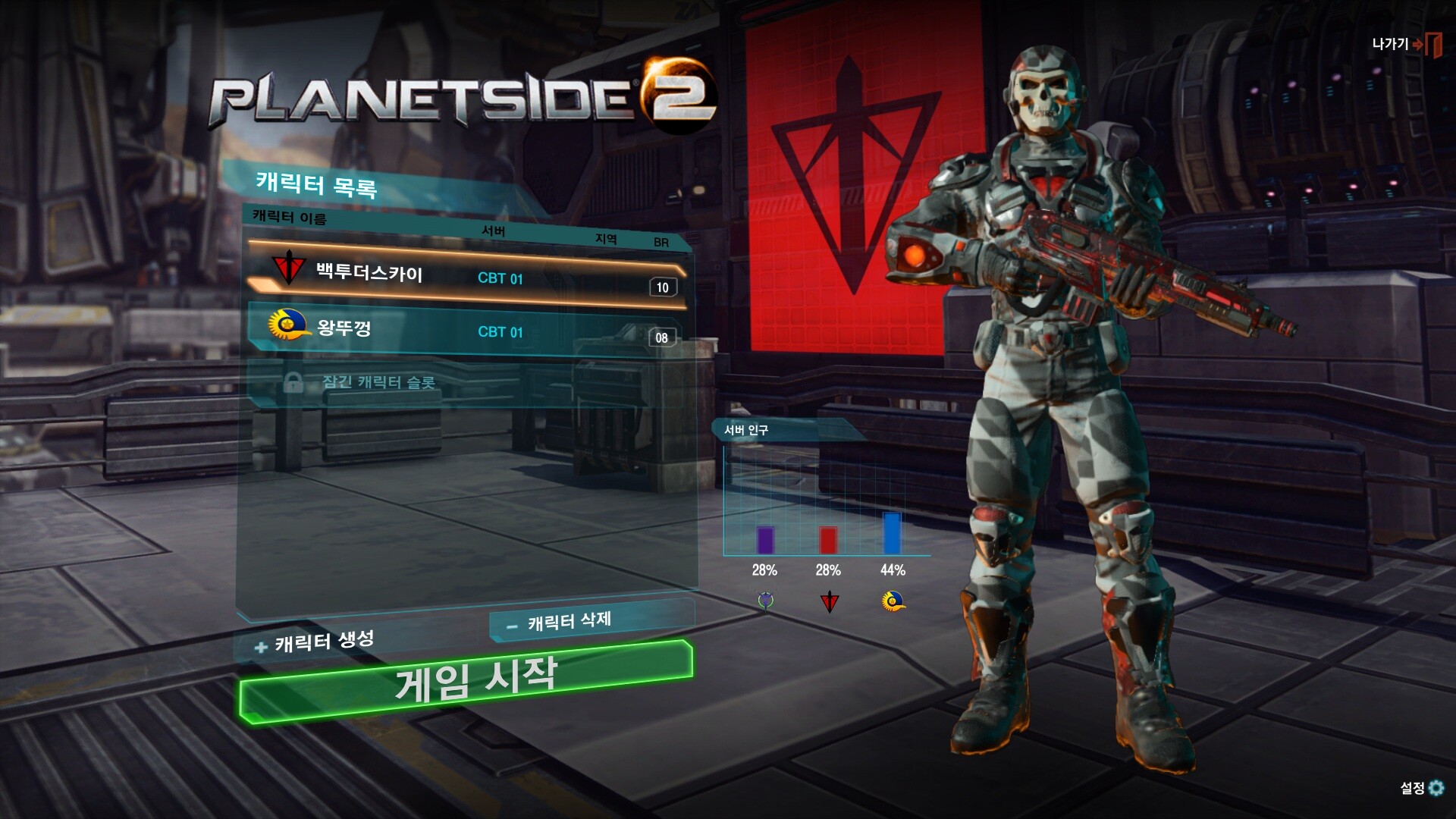Open 설정 settings gear
The height and width of the screenshot is (819, 1456).
1422,788
